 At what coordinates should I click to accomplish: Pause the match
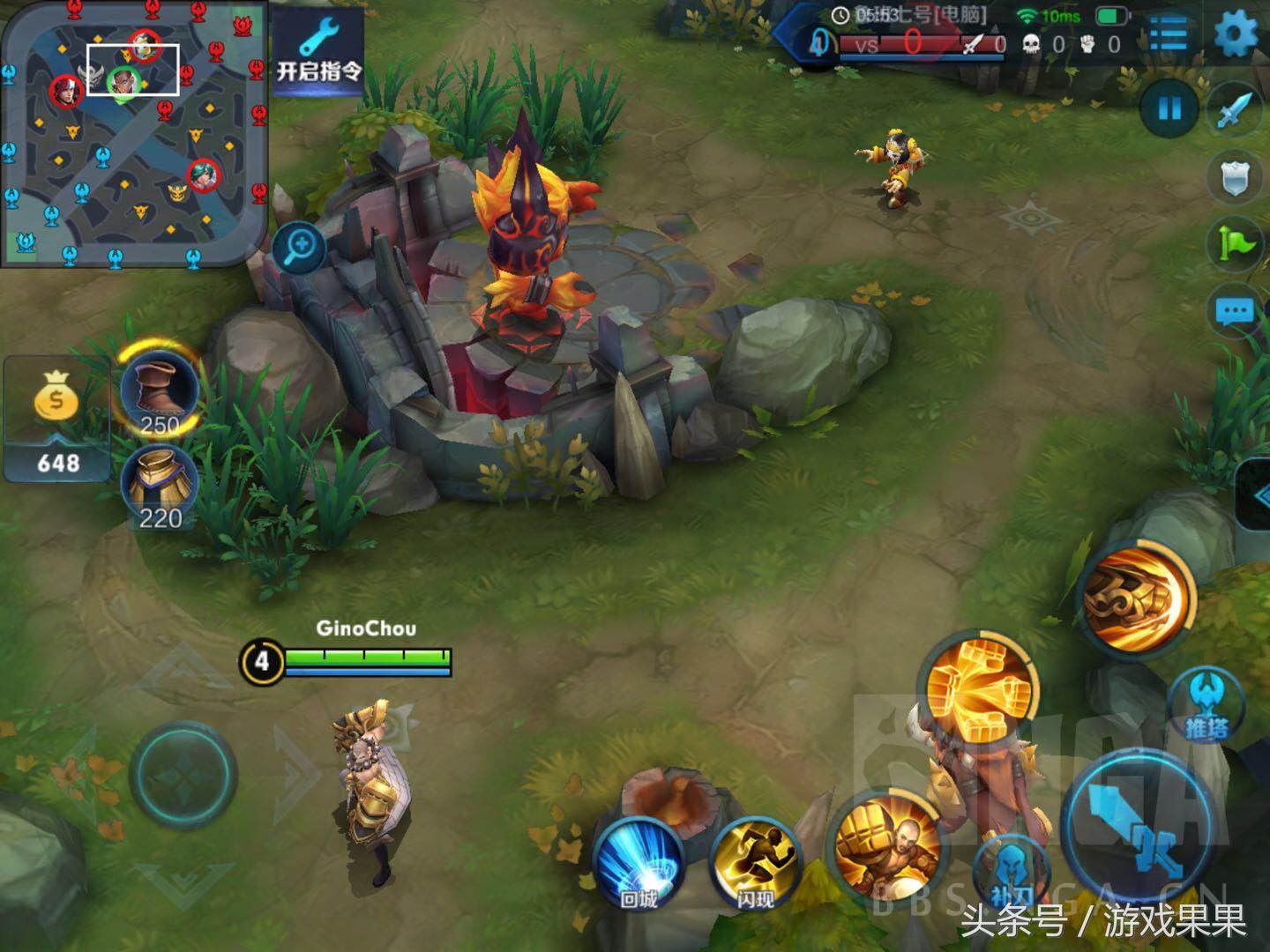pos(1169,109)
